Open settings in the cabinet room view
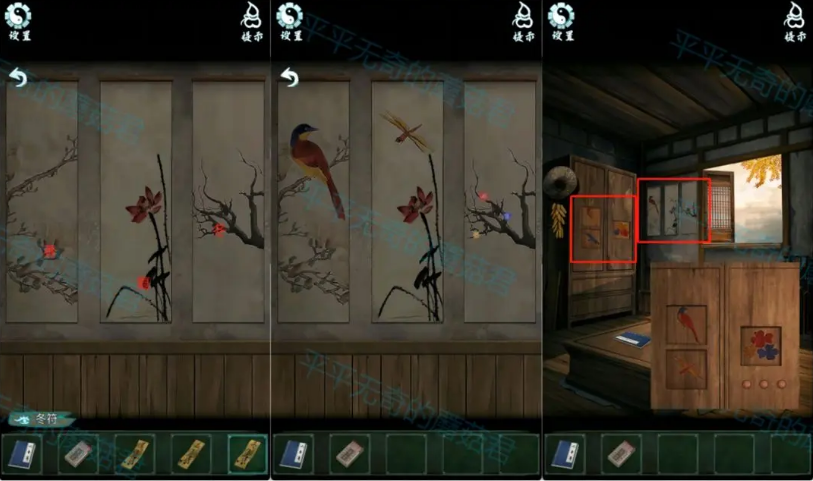The height and width of the screenshot is (481, 813). (563, 20)
